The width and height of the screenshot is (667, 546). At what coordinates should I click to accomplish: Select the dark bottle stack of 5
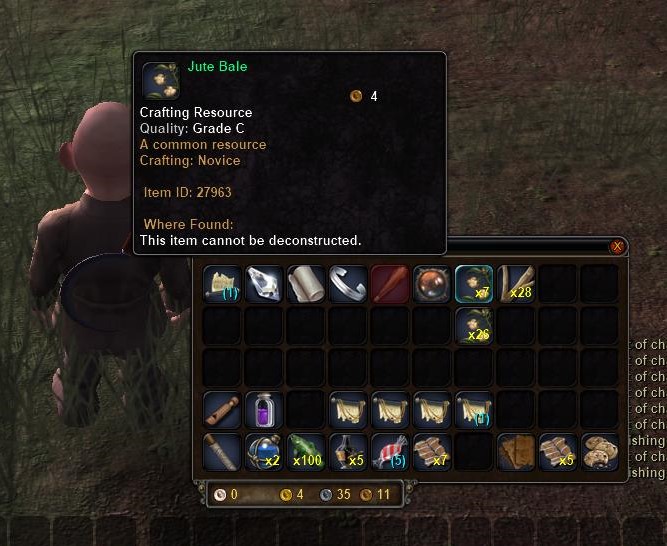(348, 451)
